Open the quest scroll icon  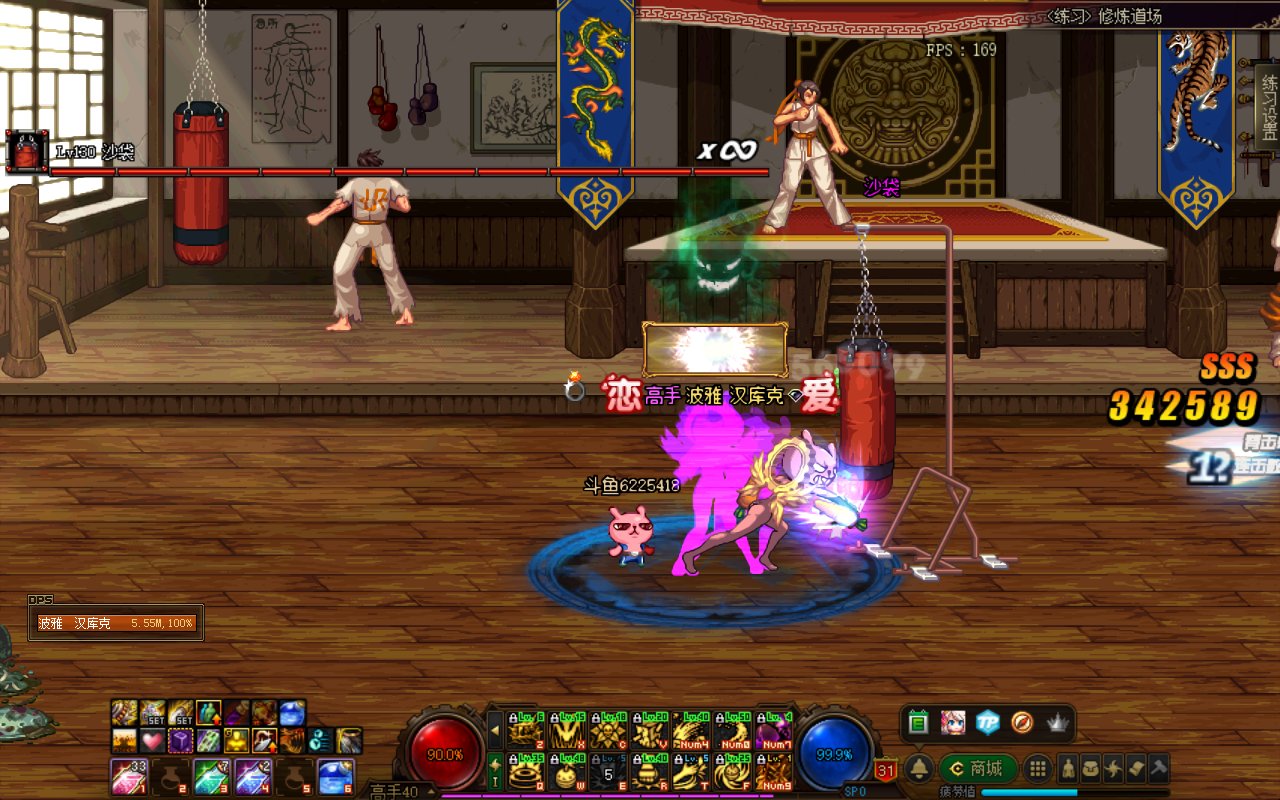[x=1135, y=768]
